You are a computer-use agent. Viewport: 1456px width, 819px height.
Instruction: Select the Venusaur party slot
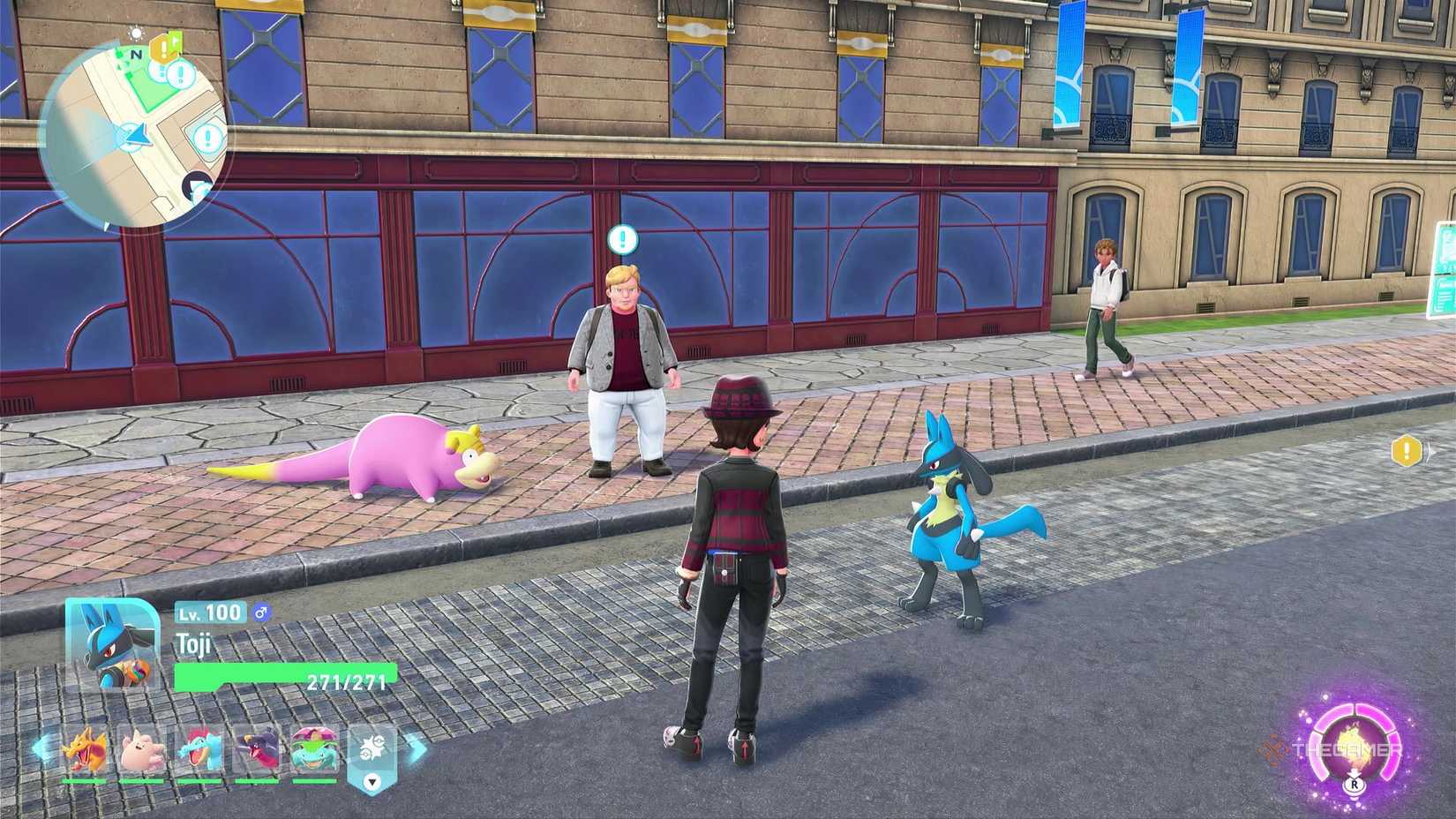(315, 748)
